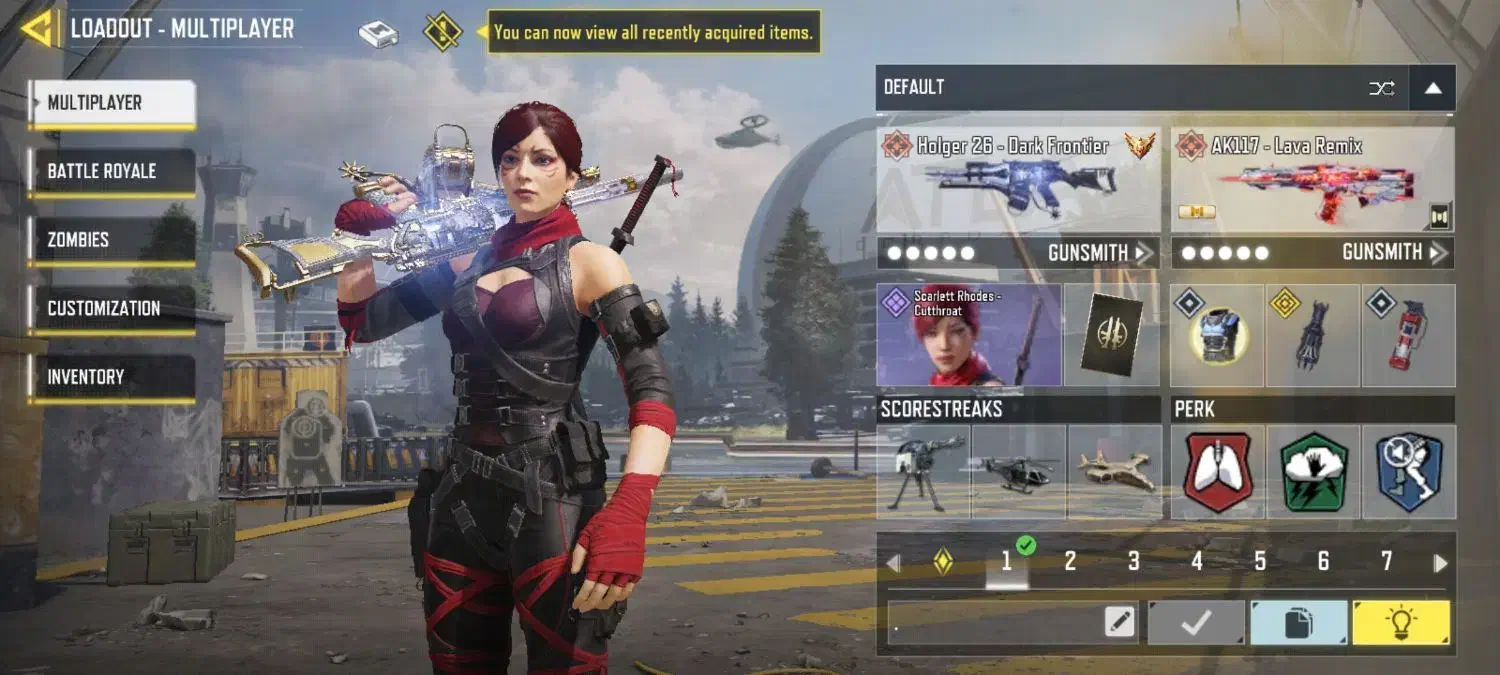This screenshot has width=1500, height=675.
Task: Change the Scarlett Rhodes Cutthroat operator
Action: tap(968, 335)
